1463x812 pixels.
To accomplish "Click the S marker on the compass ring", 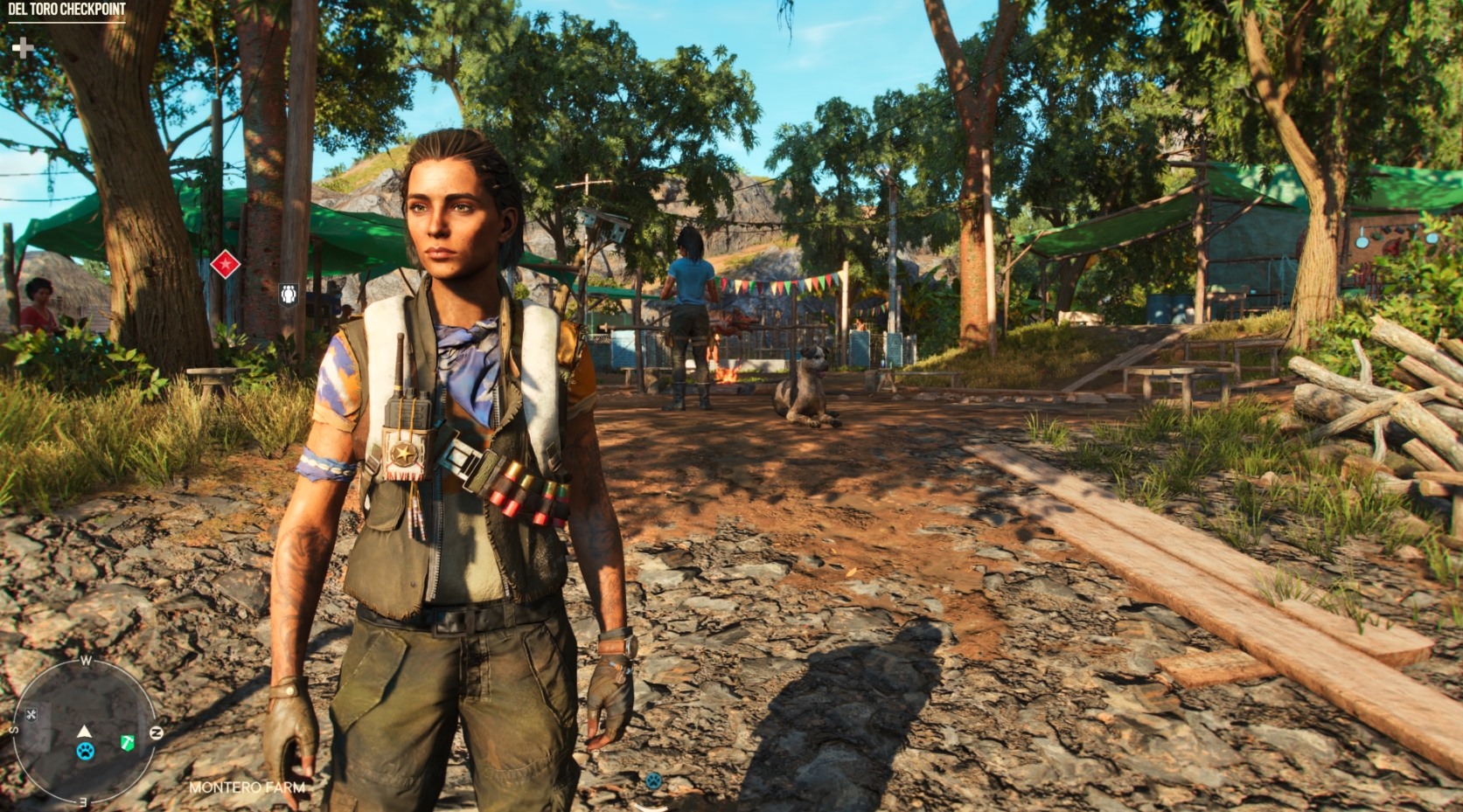I will click(x=13, y=729).
